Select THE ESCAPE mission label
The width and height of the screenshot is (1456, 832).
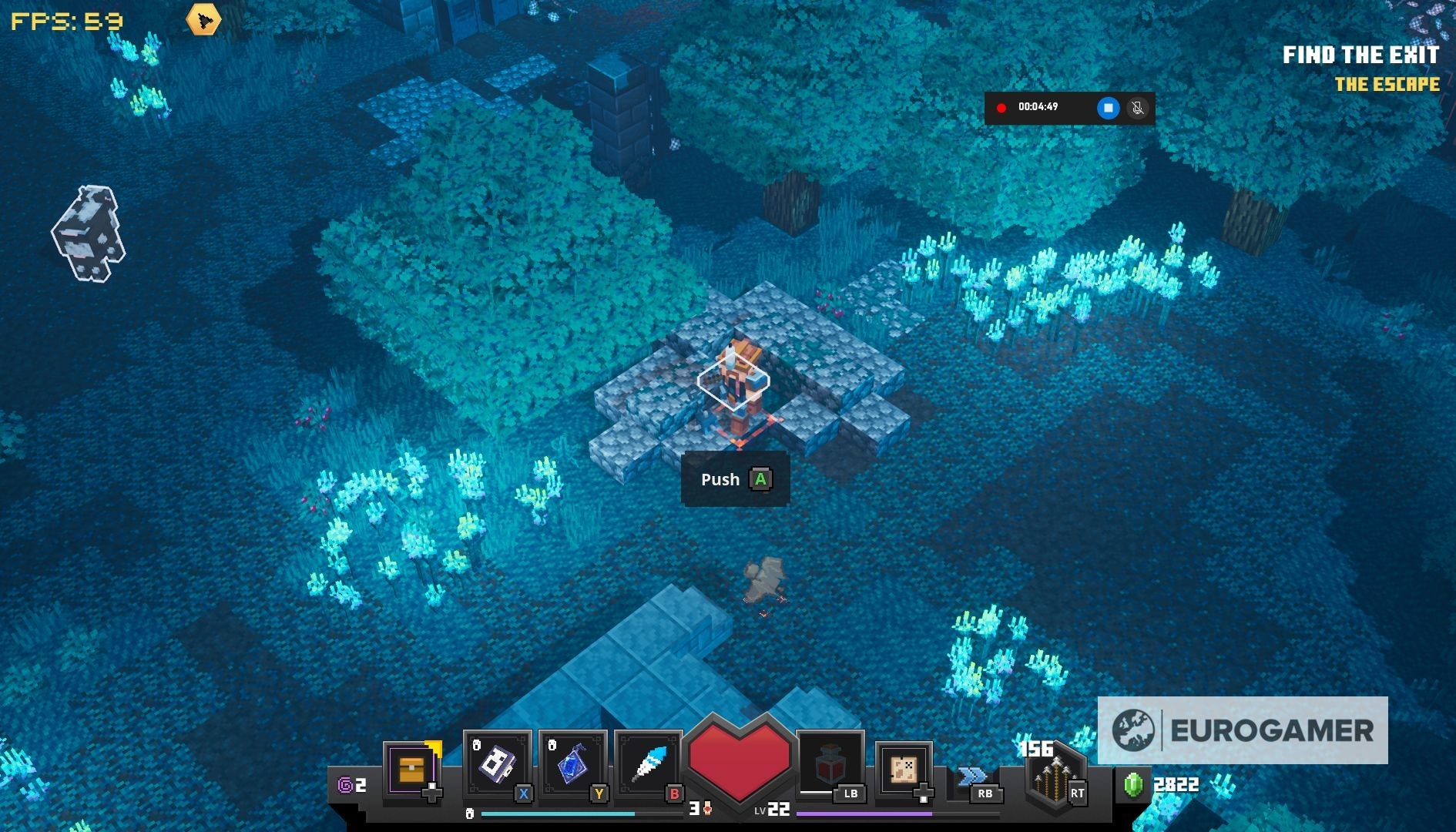[1387, 86]
